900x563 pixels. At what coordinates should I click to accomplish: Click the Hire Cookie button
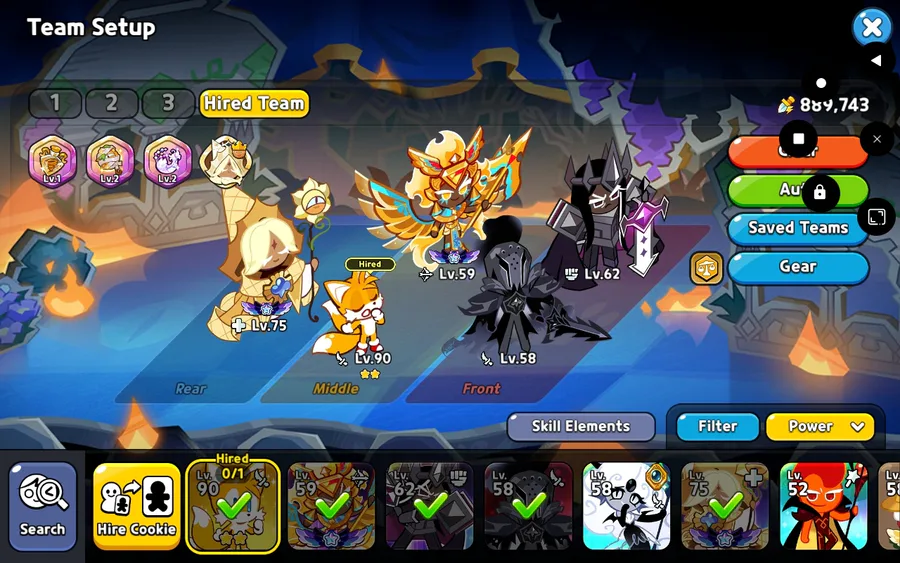[x=137, y=505]
